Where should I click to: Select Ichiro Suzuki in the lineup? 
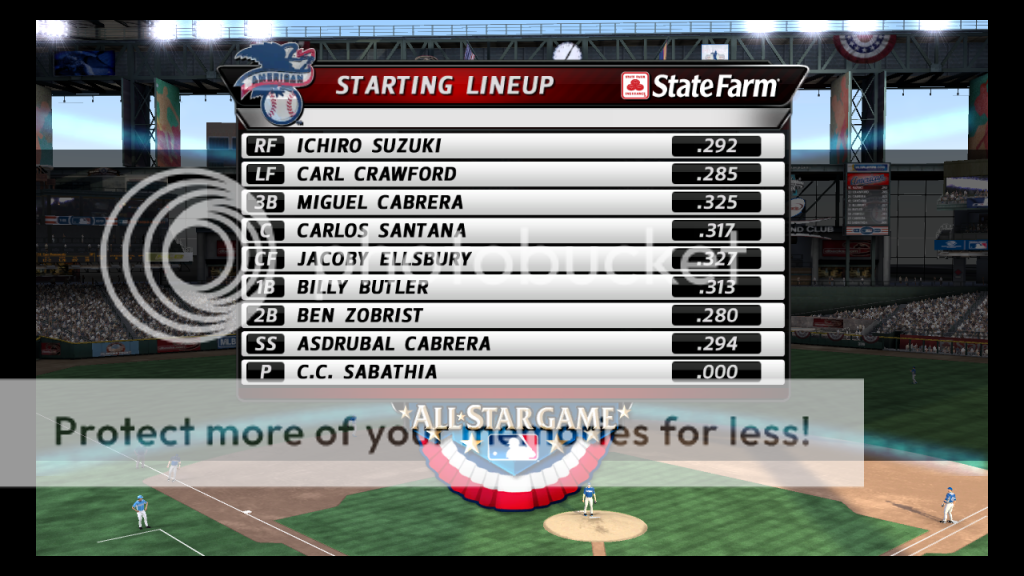point(368,146)
